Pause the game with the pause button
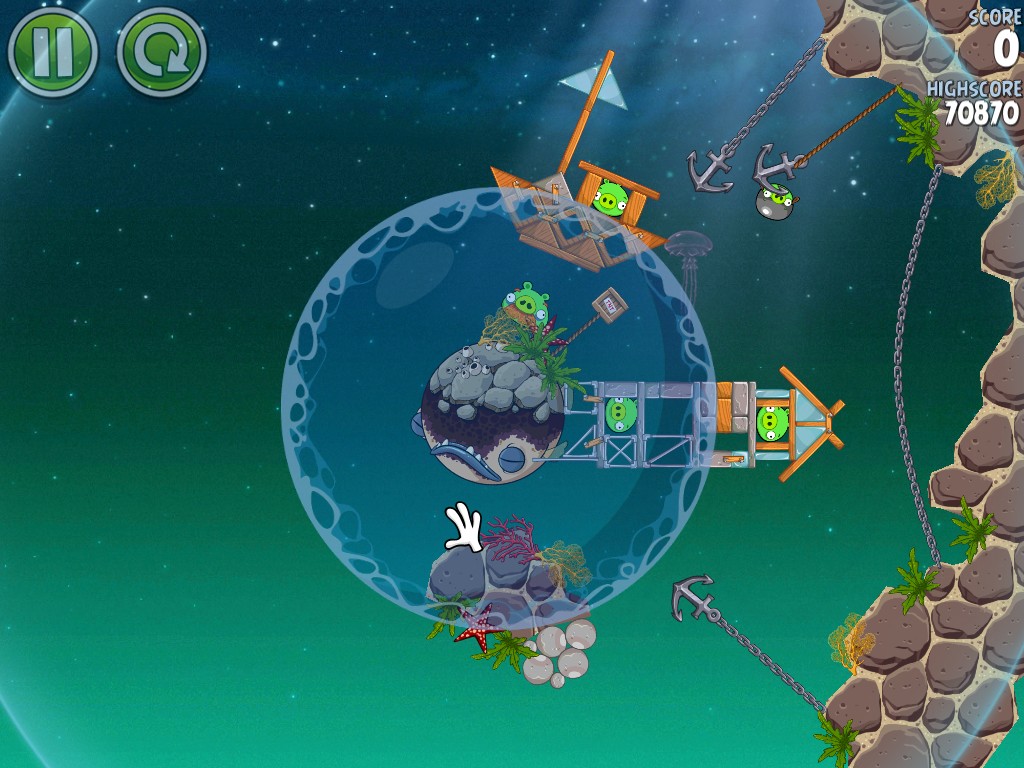Screen dimensions: 1024x768 (x=52, y=52)
